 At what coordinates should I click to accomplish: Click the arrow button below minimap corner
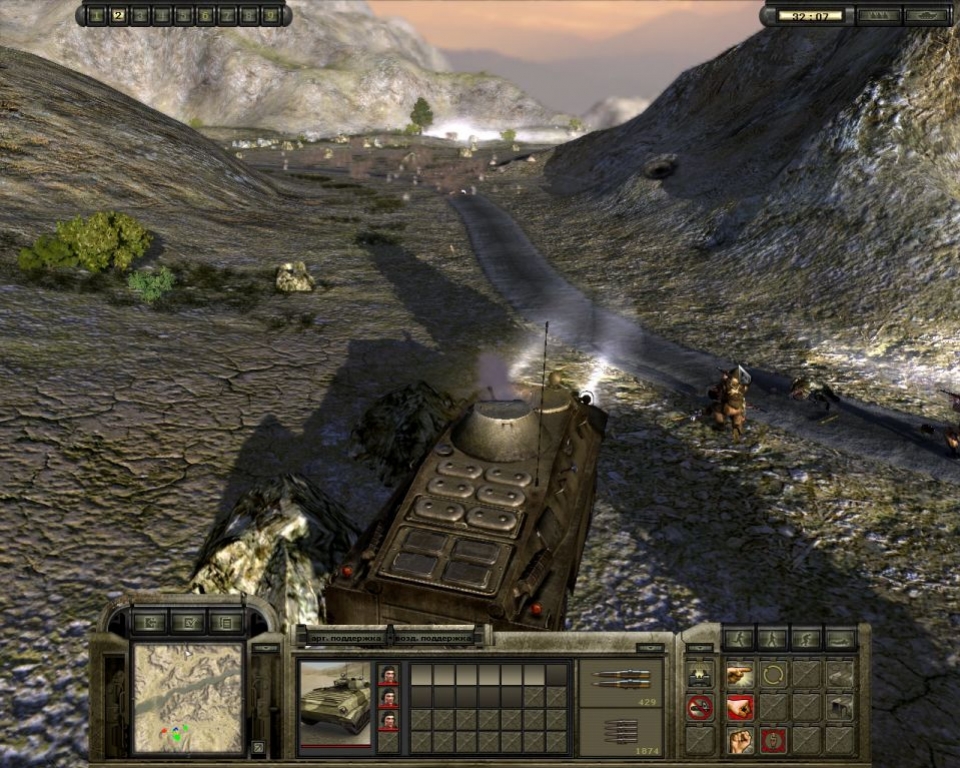point(259,746)
